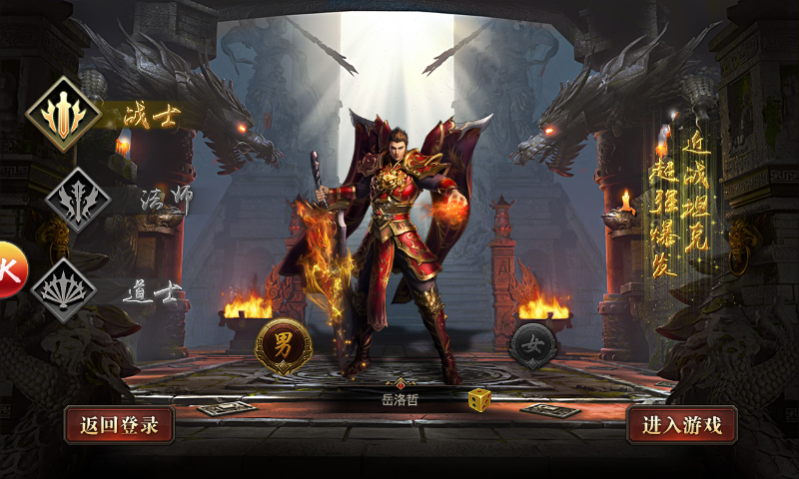Enter the game with 进入游戏

click(682, 425)
